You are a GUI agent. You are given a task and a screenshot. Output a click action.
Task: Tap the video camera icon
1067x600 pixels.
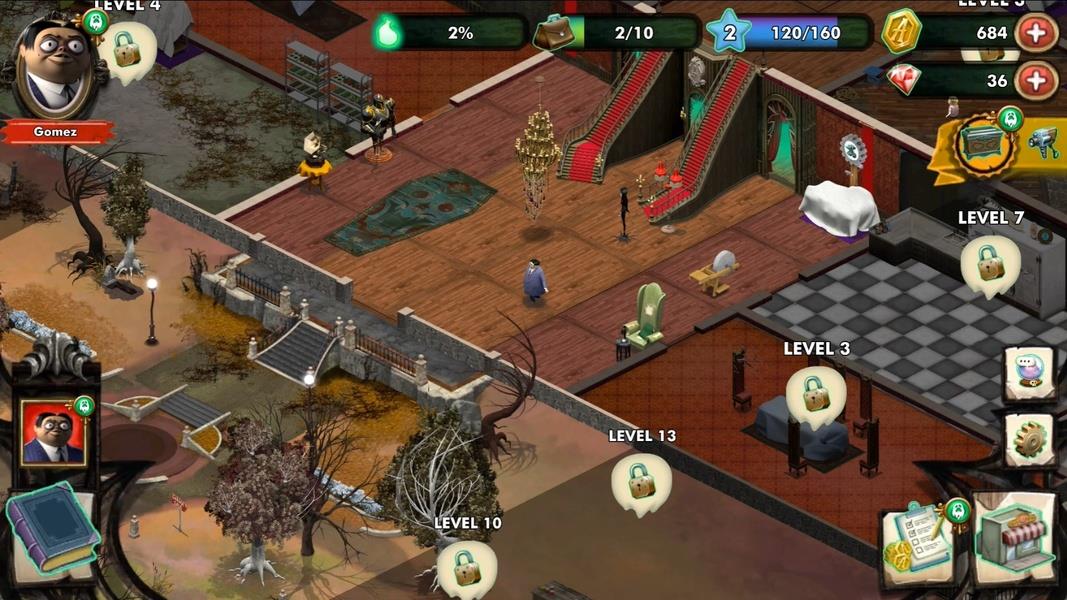point(1043,144)
